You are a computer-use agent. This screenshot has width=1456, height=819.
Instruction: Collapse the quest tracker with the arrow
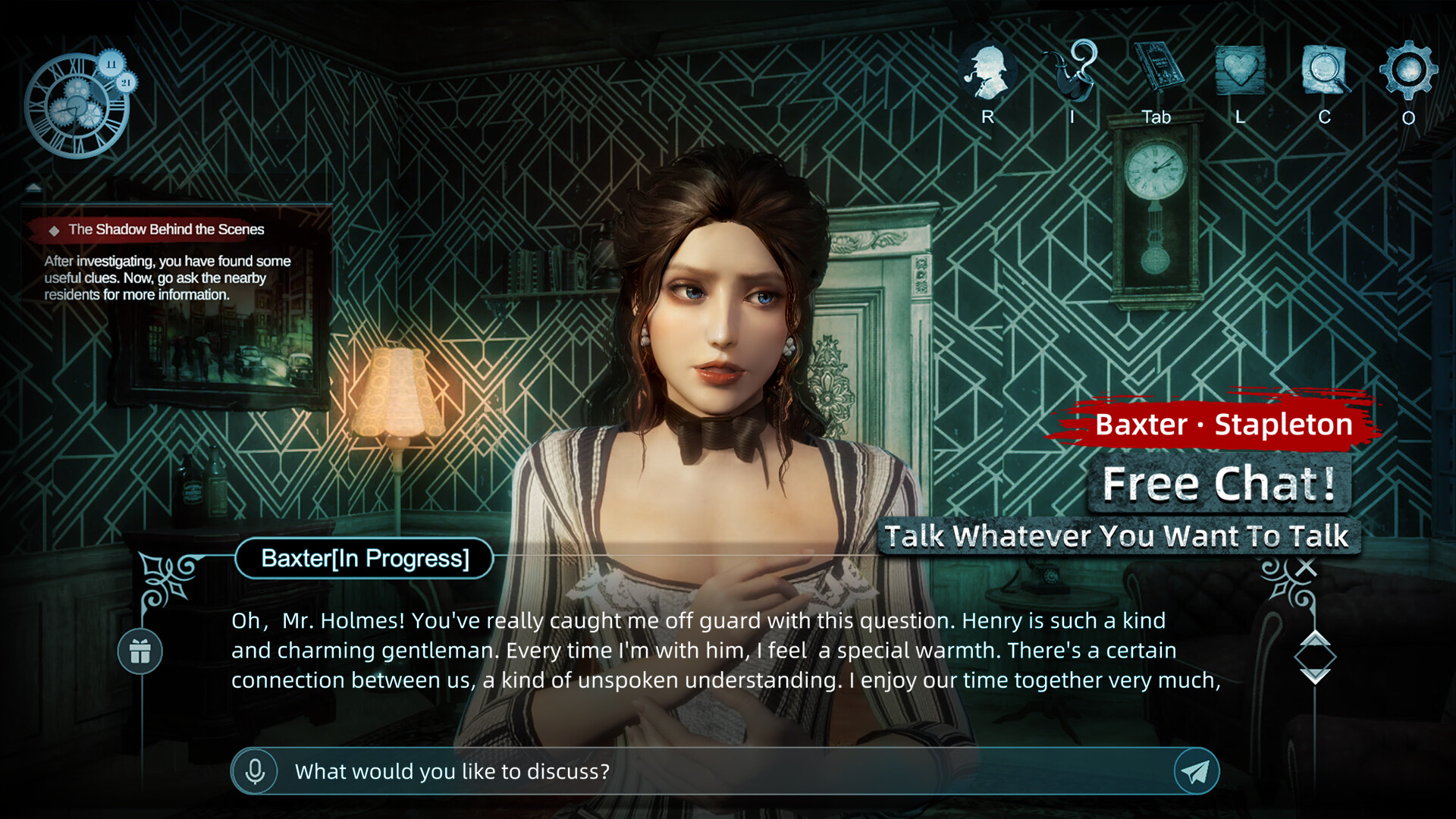34,187
